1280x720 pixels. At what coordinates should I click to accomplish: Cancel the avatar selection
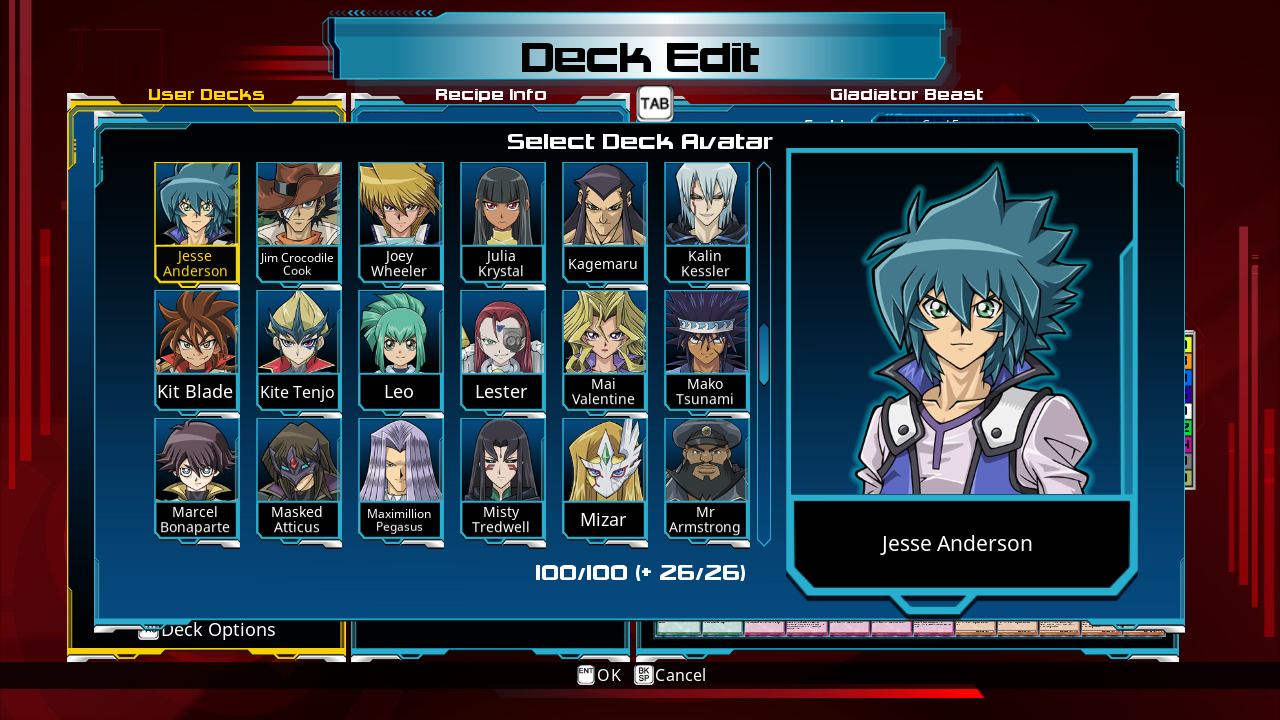point(669,675)
